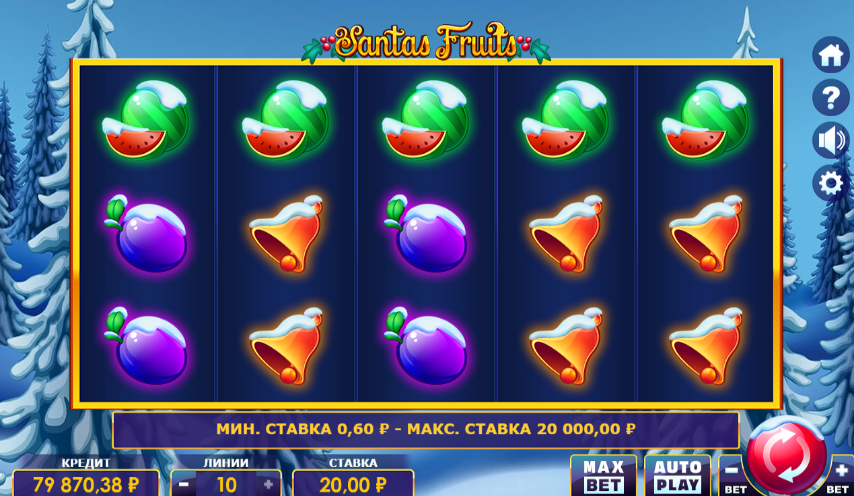Reduce the number of lines with the minus button
The image size is (854, 496).
point(185,485)
